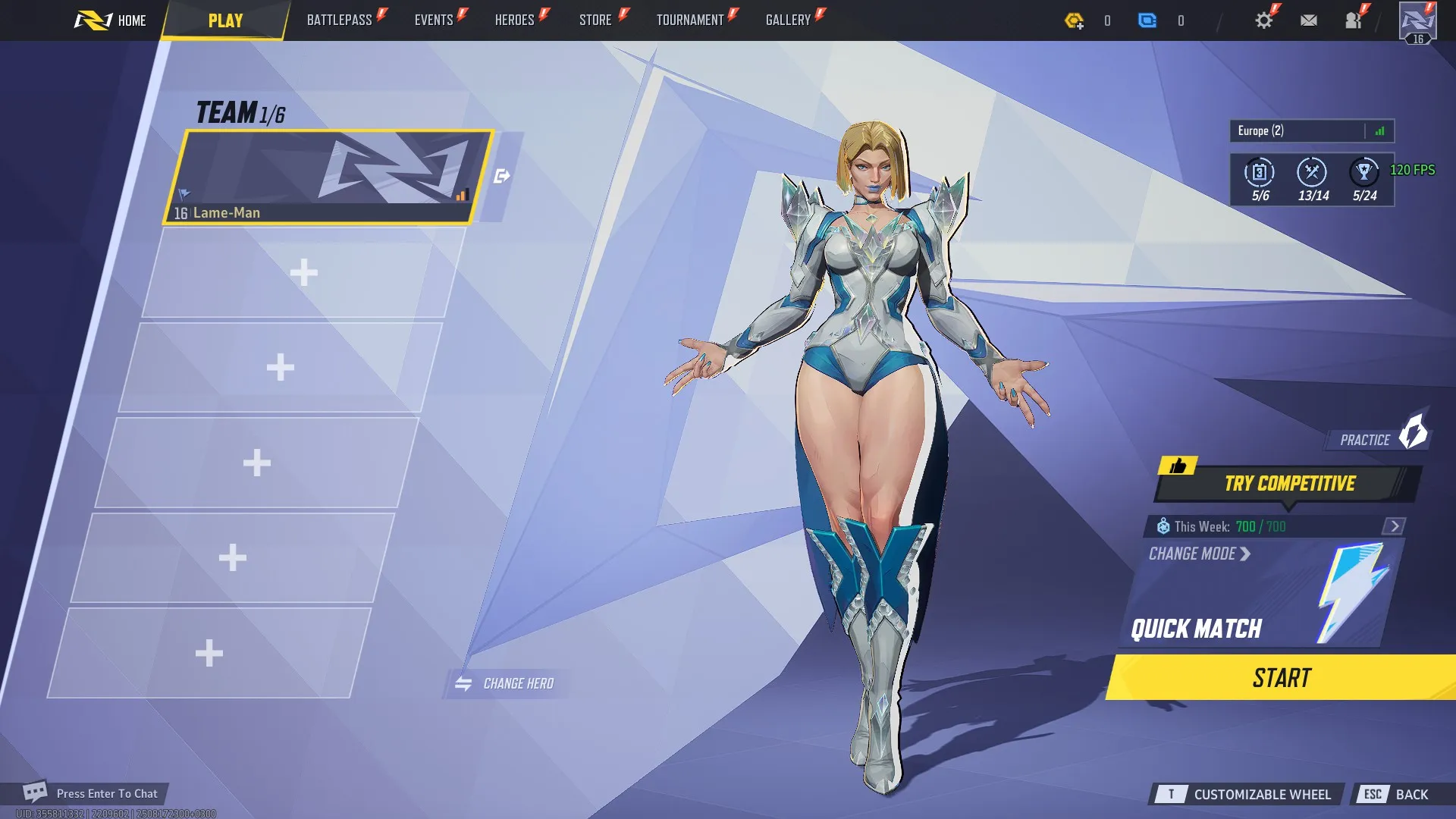Switch to the Battlepass tab
Screen dimensions: 1456x819
339,20
